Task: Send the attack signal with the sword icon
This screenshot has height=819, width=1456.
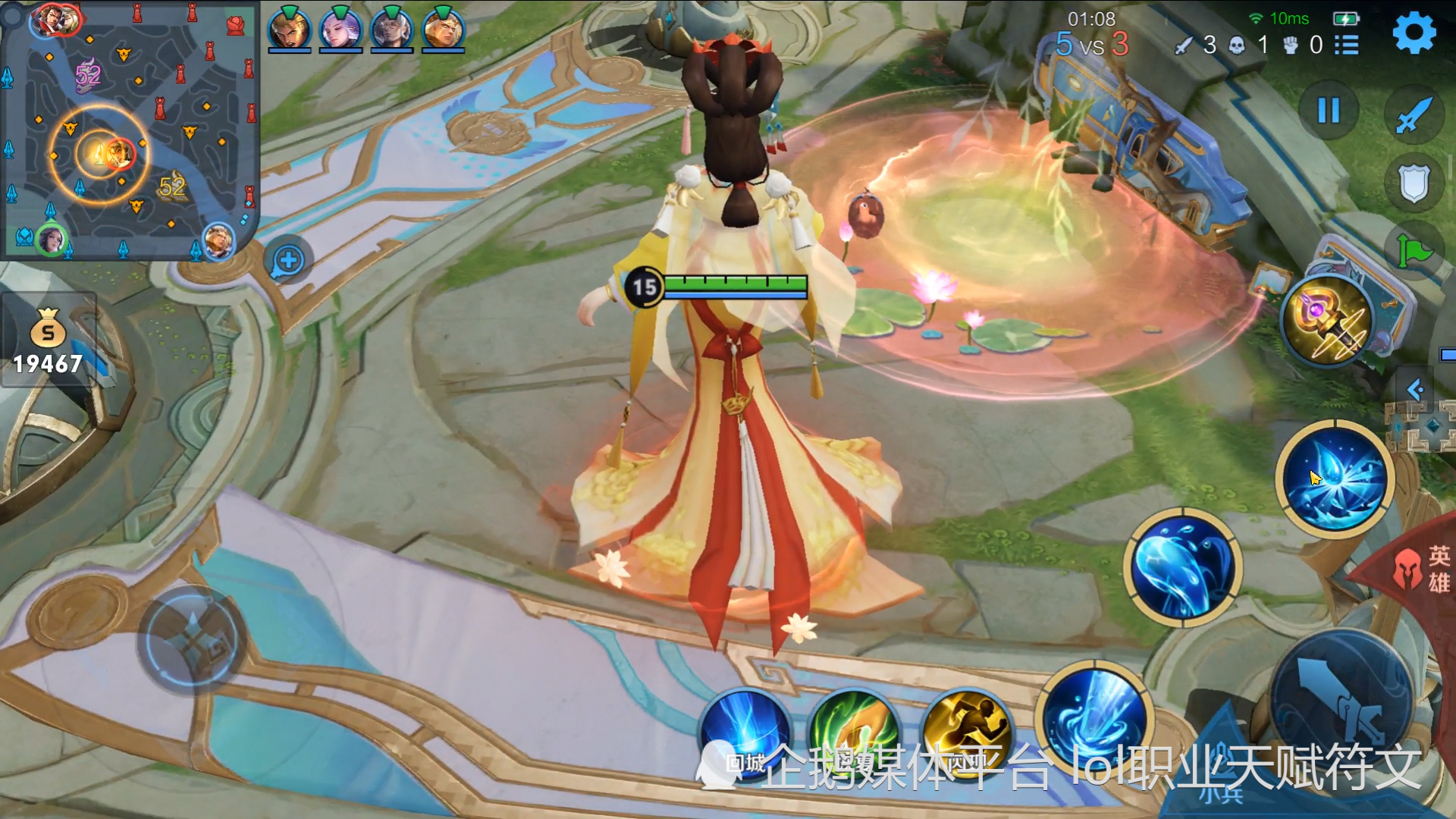Action: [1414, 115]
